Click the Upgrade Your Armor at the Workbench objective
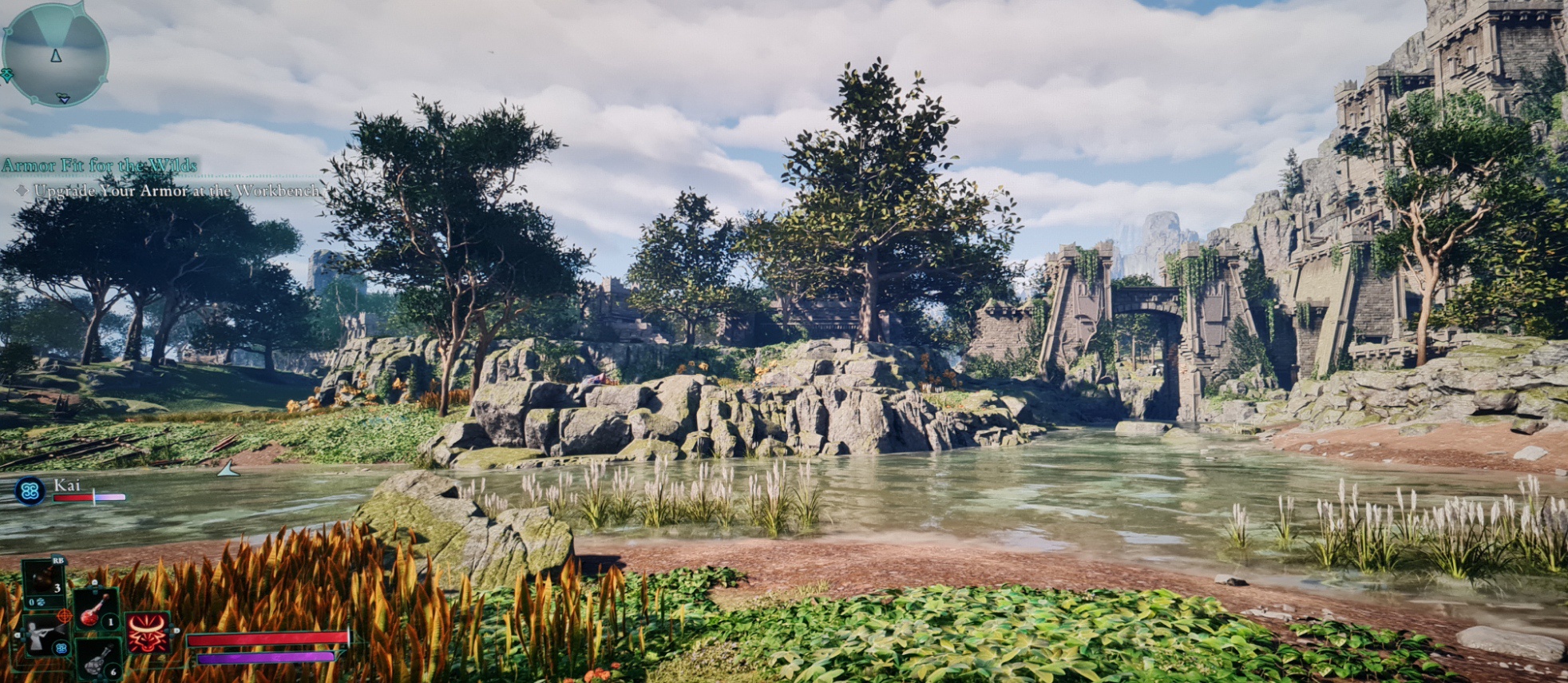This screenshot has height=683, width=1568. 176,191
